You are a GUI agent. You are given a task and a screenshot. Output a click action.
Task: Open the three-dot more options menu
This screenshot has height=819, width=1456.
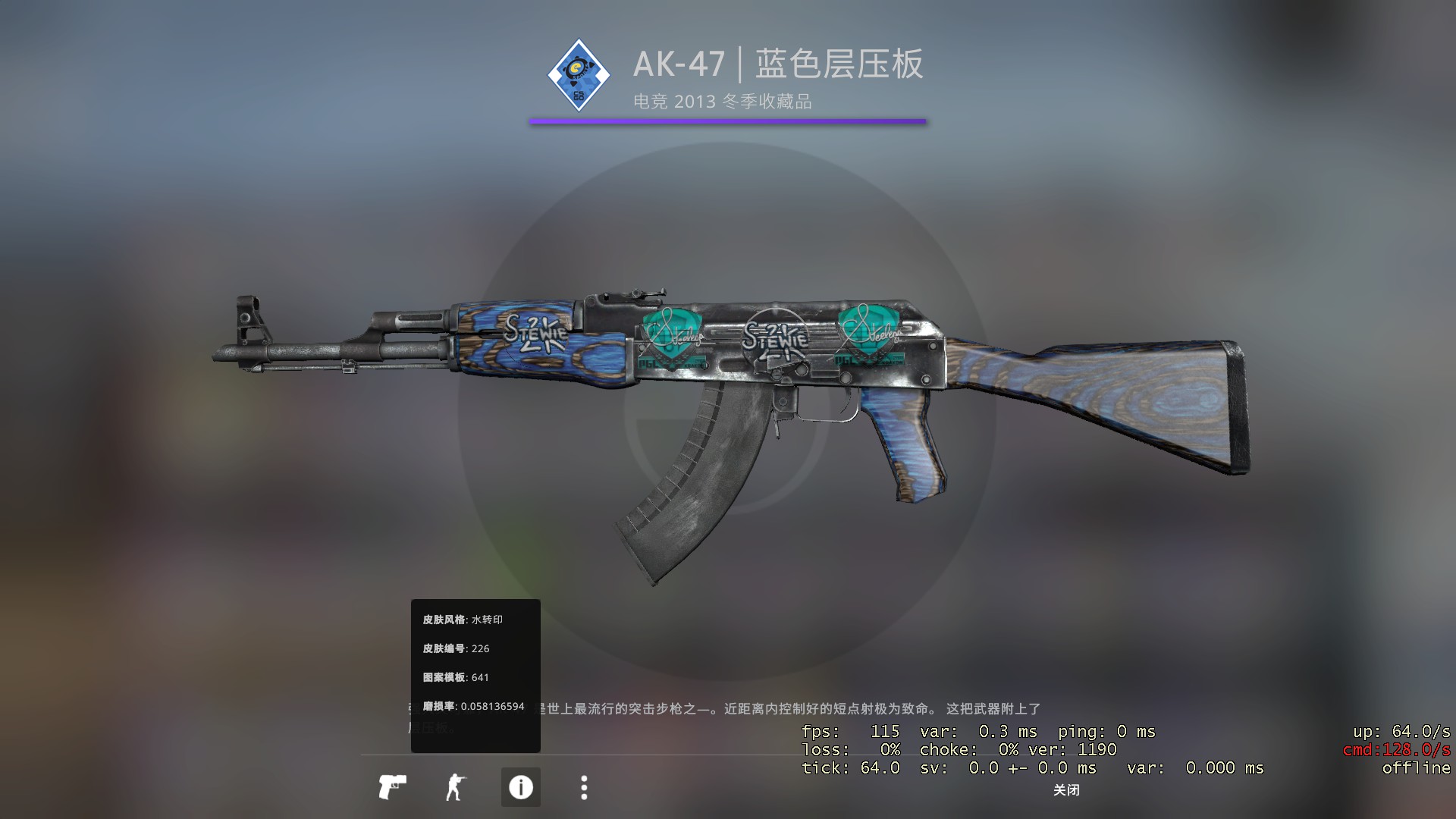[x=583, y=787]
